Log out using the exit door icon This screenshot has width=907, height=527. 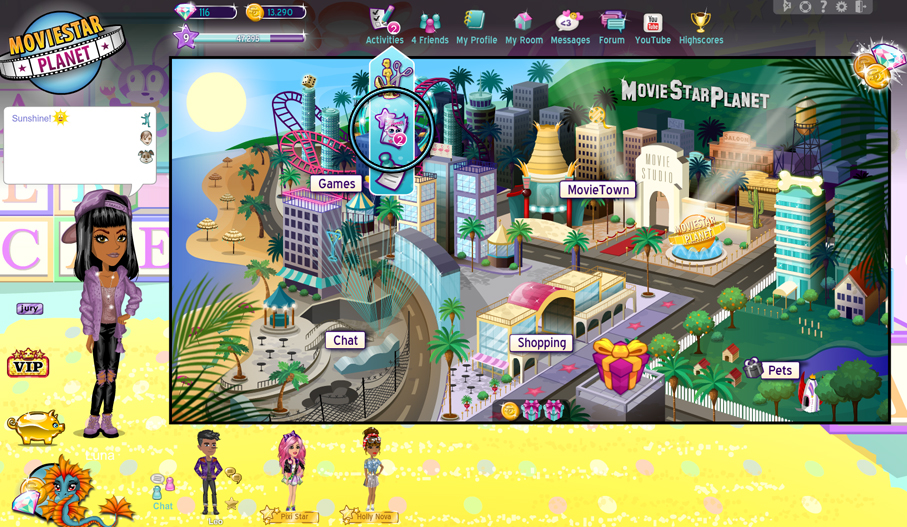[861, 7]
